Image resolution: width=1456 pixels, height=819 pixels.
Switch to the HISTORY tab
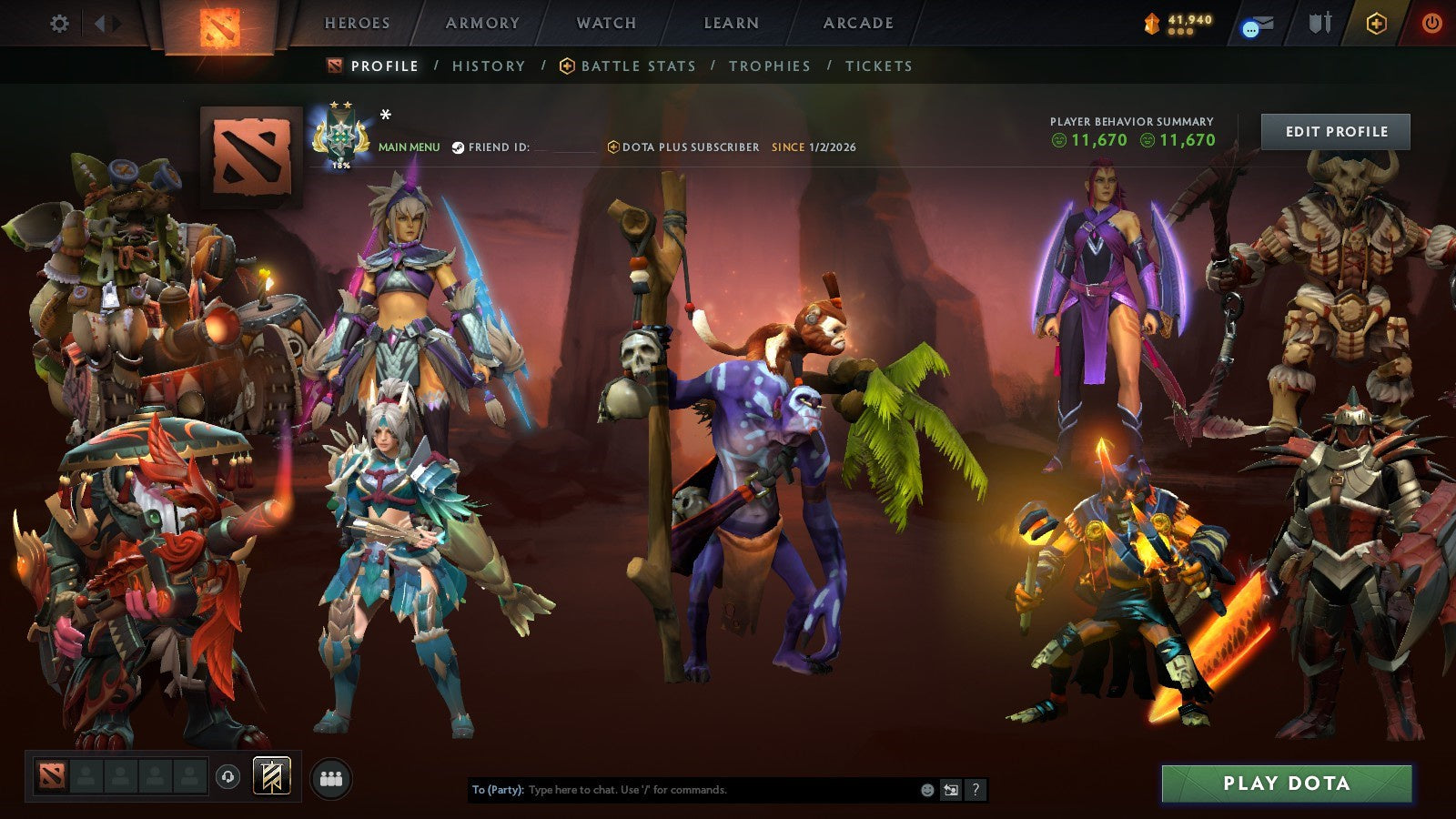click(488, 66)
